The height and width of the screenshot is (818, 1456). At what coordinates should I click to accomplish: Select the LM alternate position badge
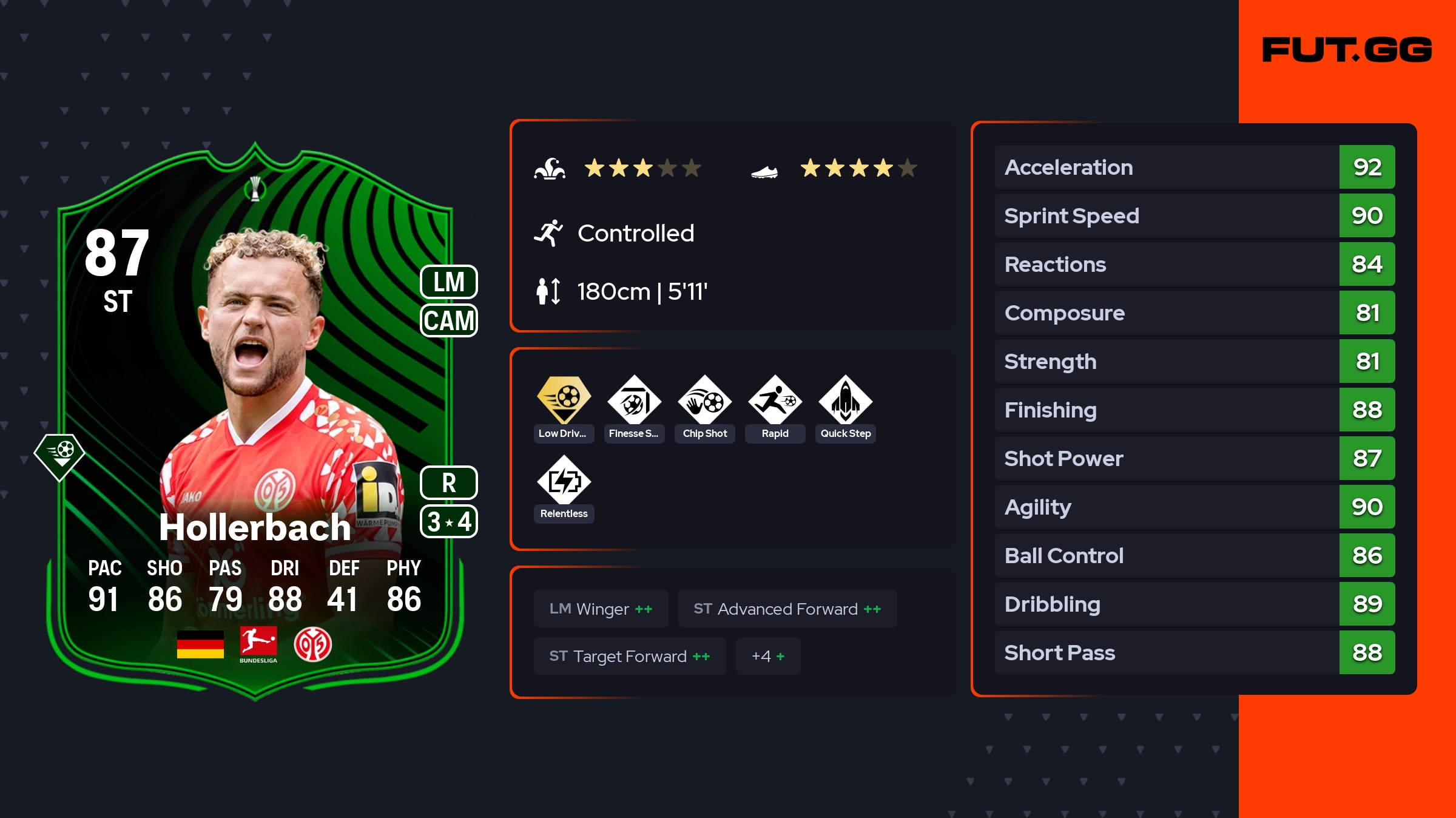coord(448,282)
